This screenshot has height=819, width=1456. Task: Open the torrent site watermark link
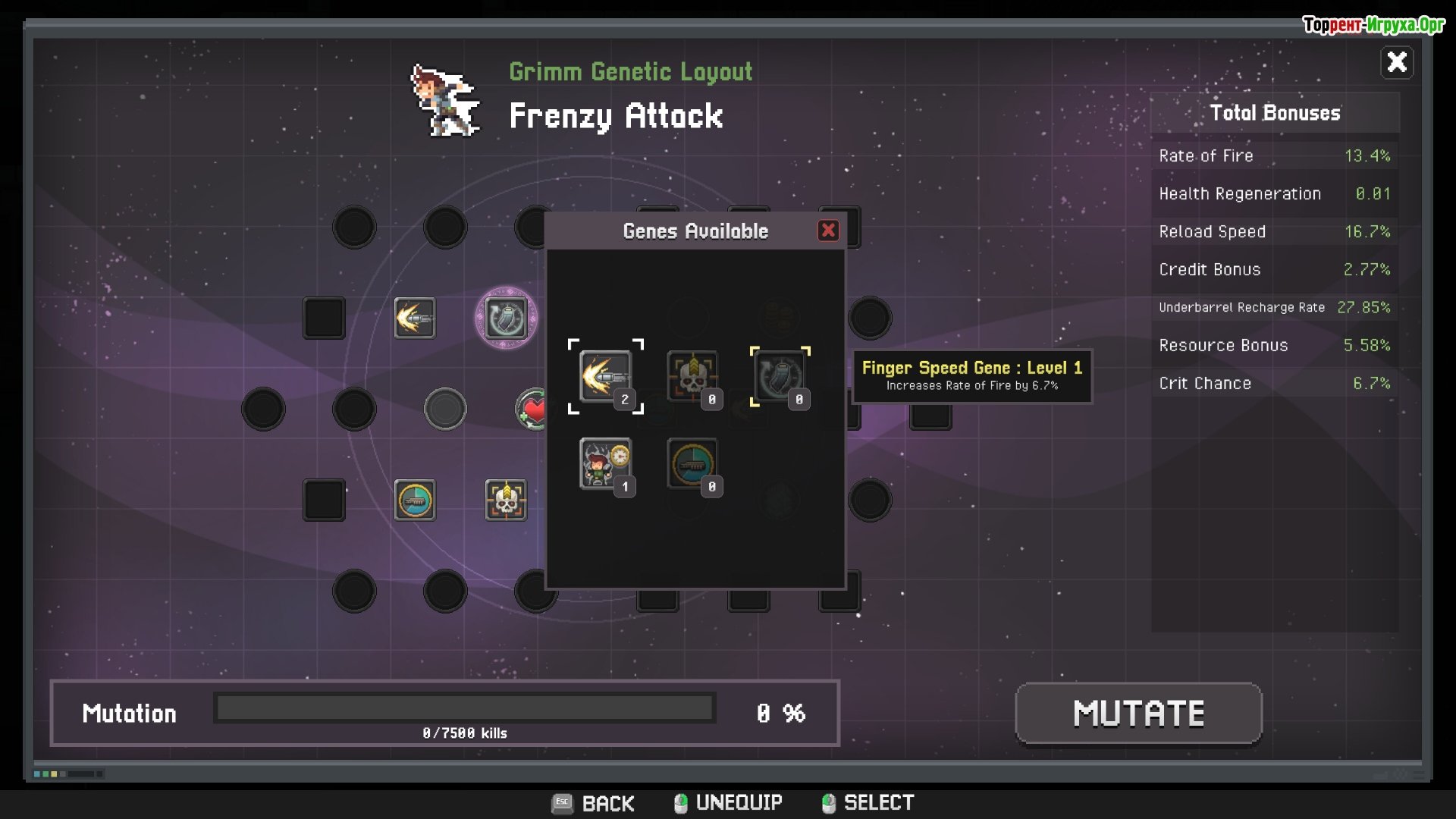pos(1373,25)
